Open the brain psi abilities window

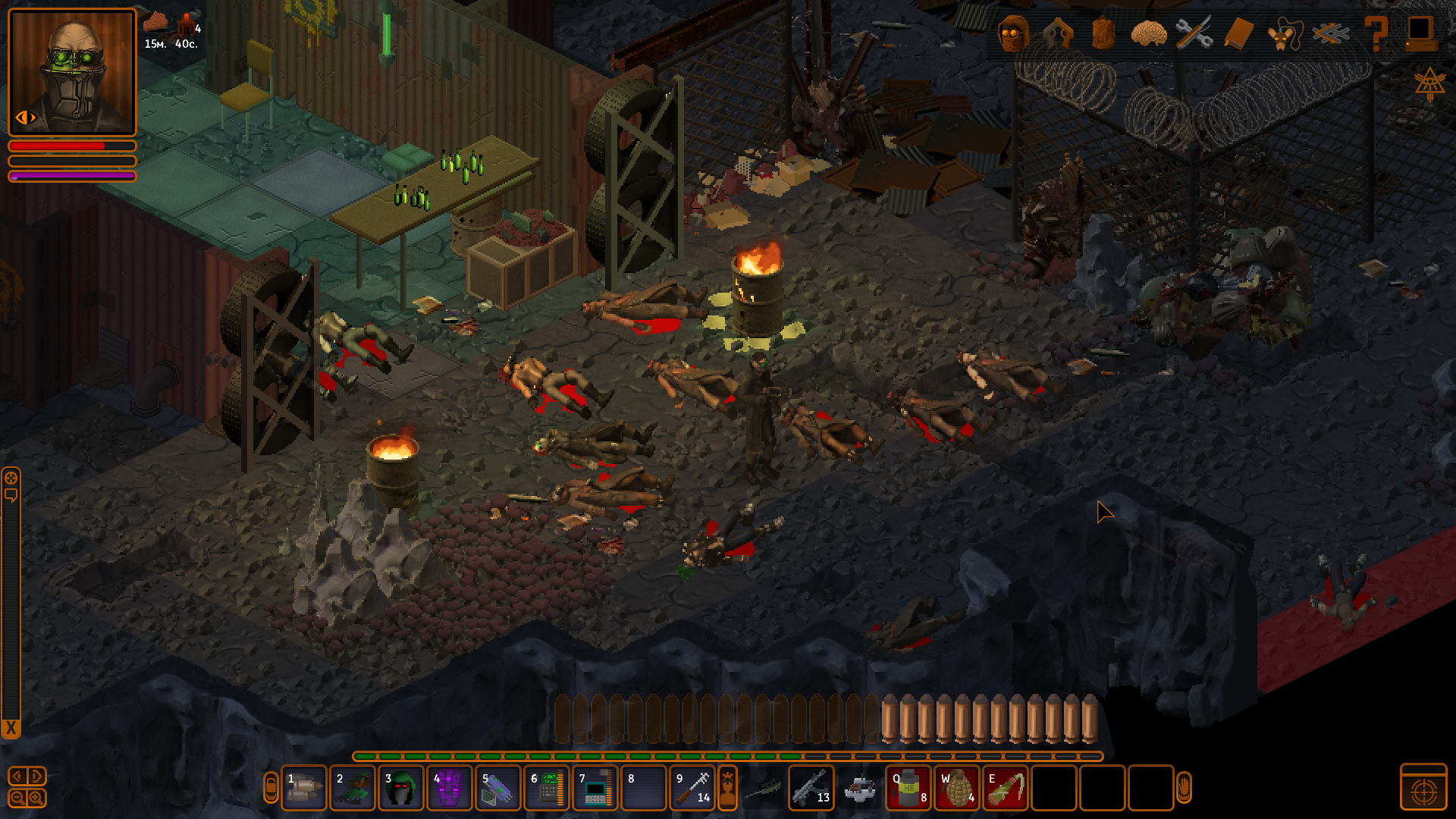coord(1148,33)
